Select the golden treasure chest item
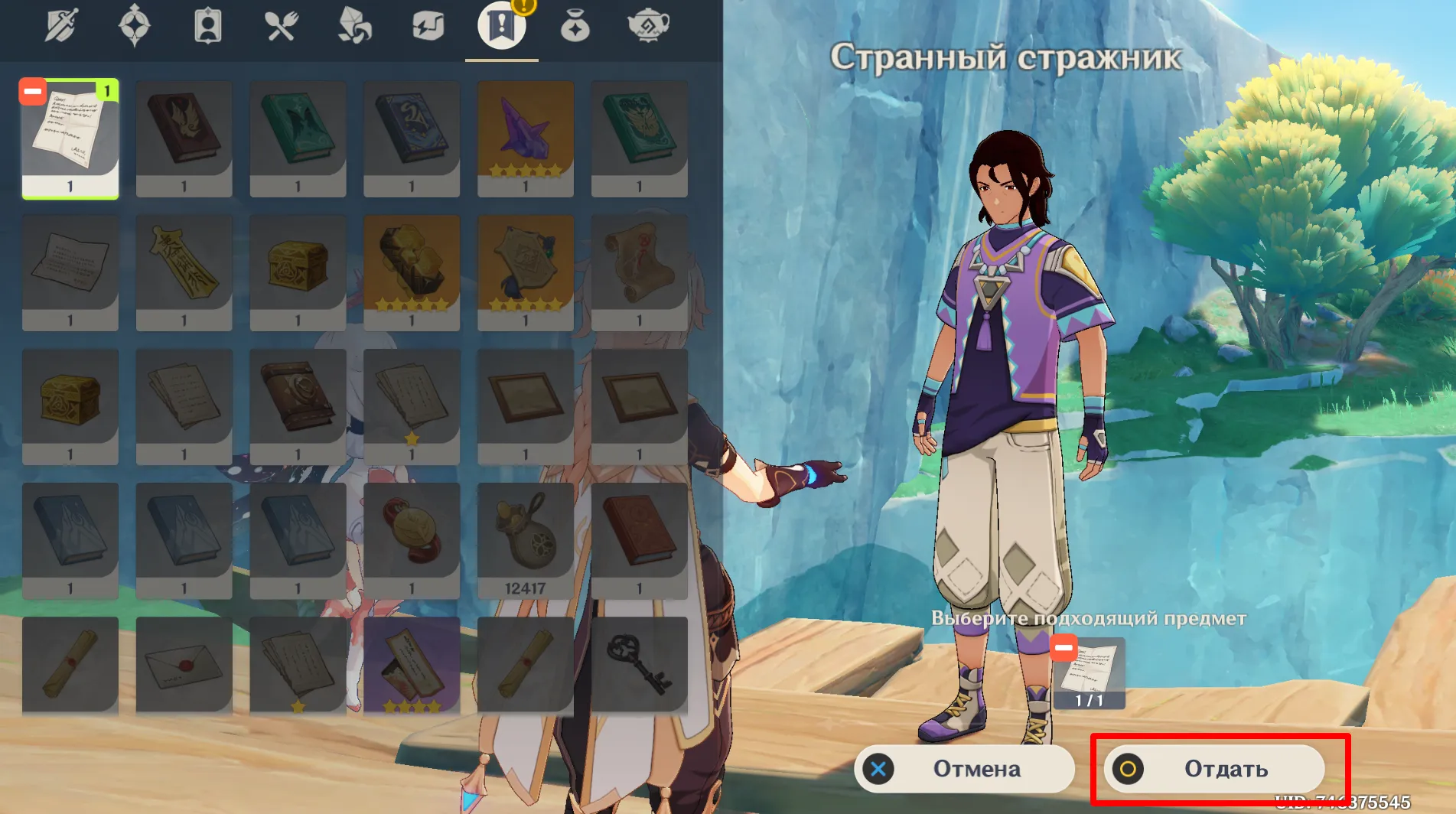This screenshot has width=1456, height=814. [298, 268]
